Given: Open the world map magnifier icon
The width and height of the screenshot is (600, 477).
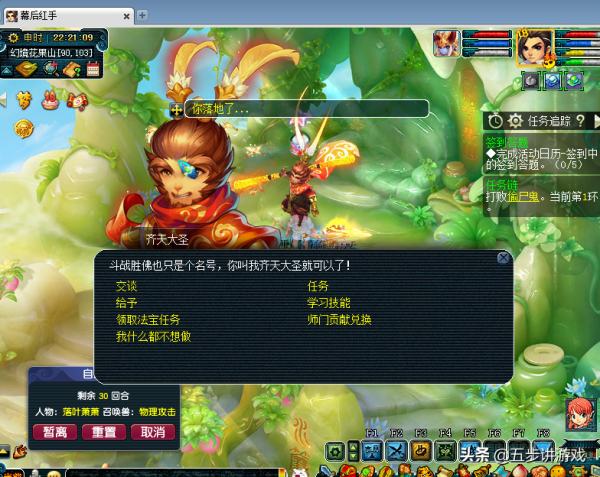Looking at the screenshot, I should pos(49,70).
